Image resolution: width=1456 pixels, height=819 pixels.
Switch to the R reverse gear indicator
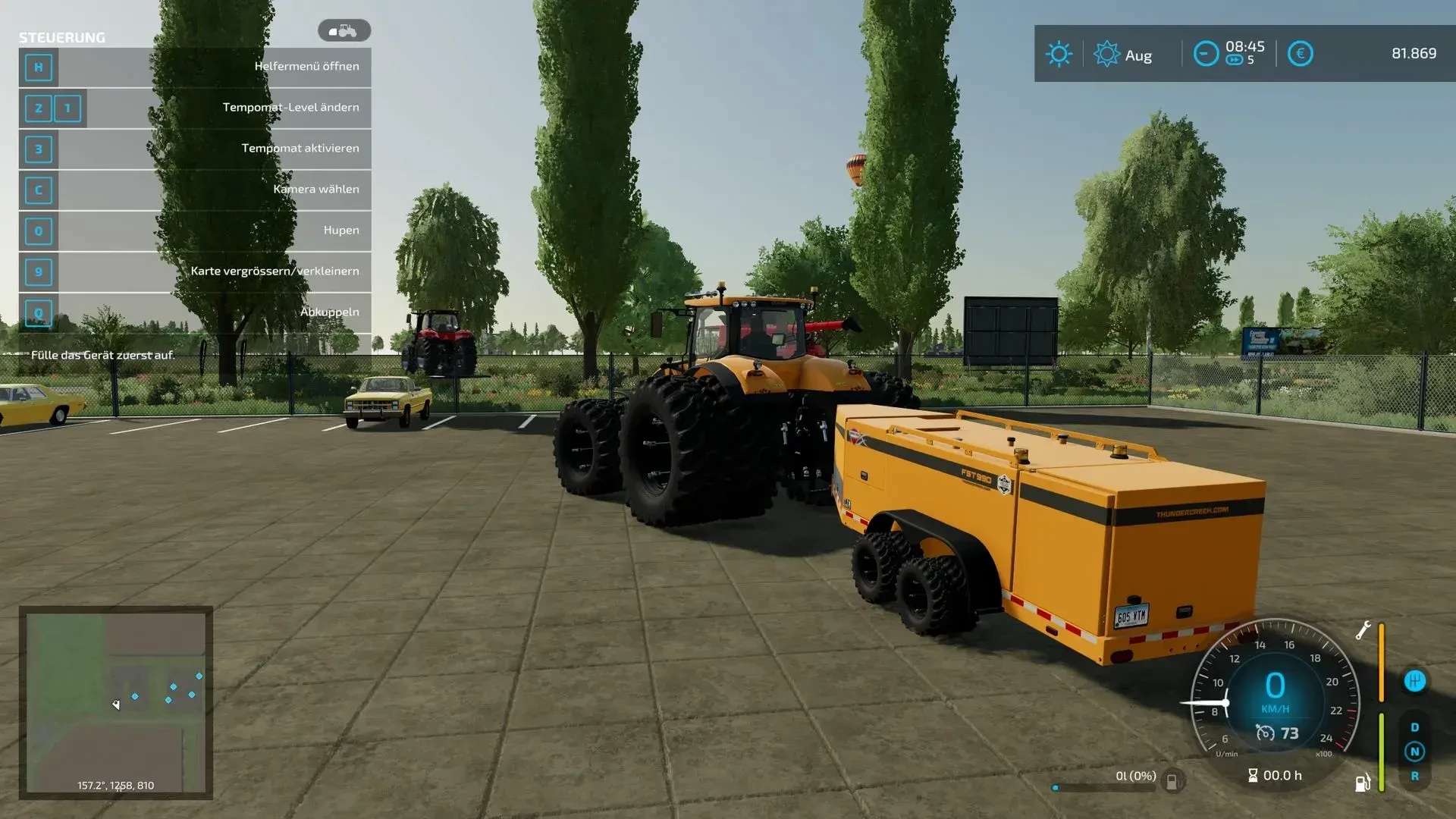[x=1414, y=776]
